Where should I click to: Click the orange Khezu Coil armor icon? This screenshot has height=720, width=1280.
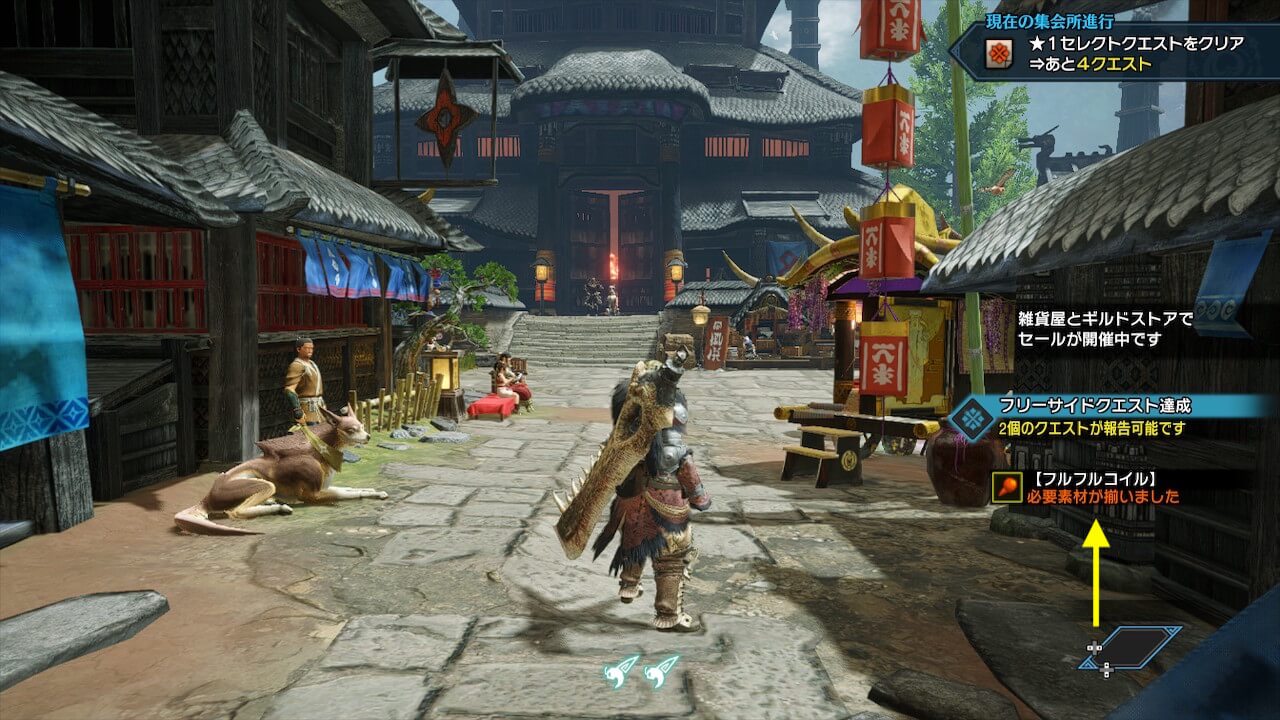(1006, 487)
